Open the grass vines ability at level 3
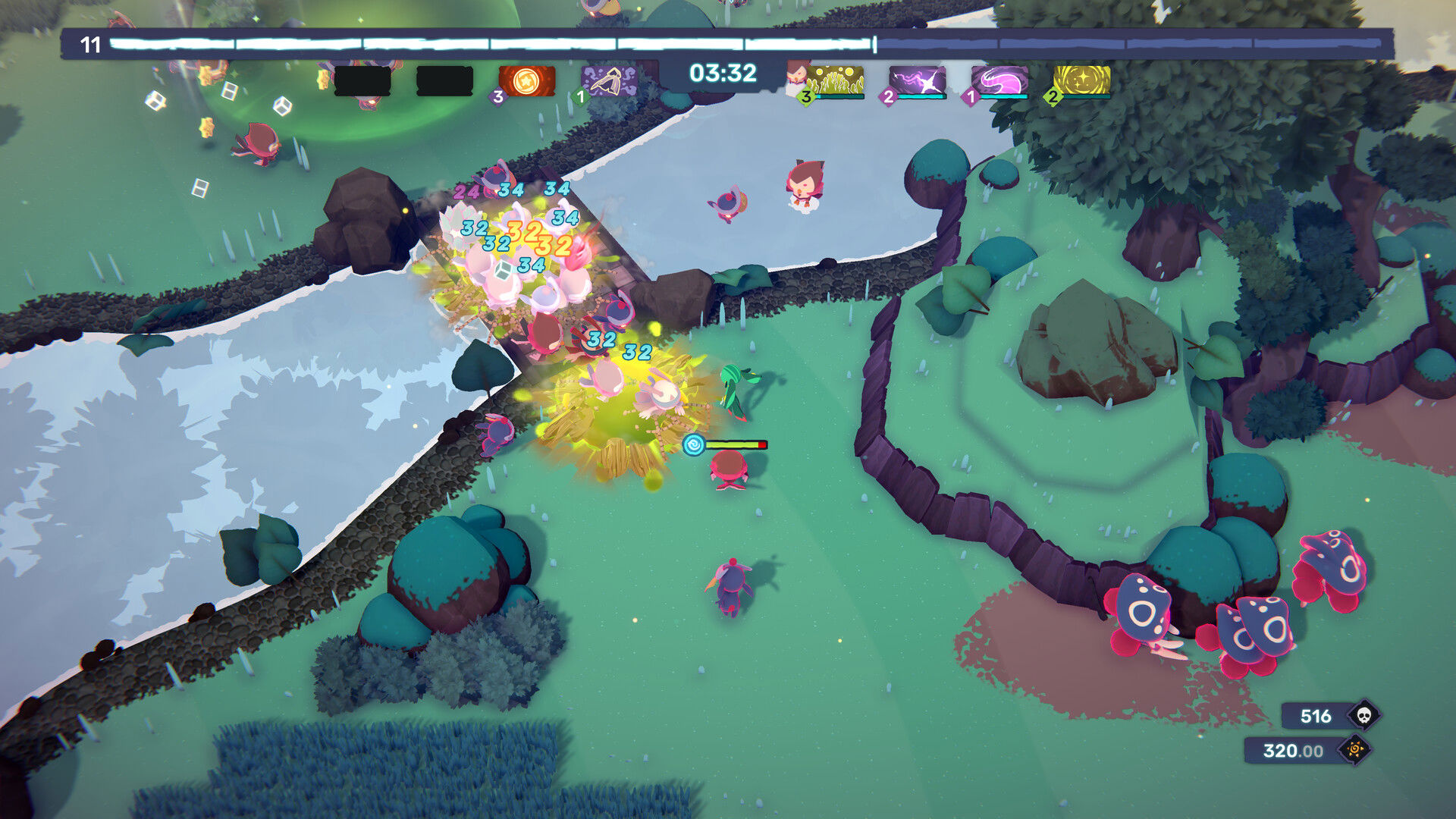 (836, 79)
